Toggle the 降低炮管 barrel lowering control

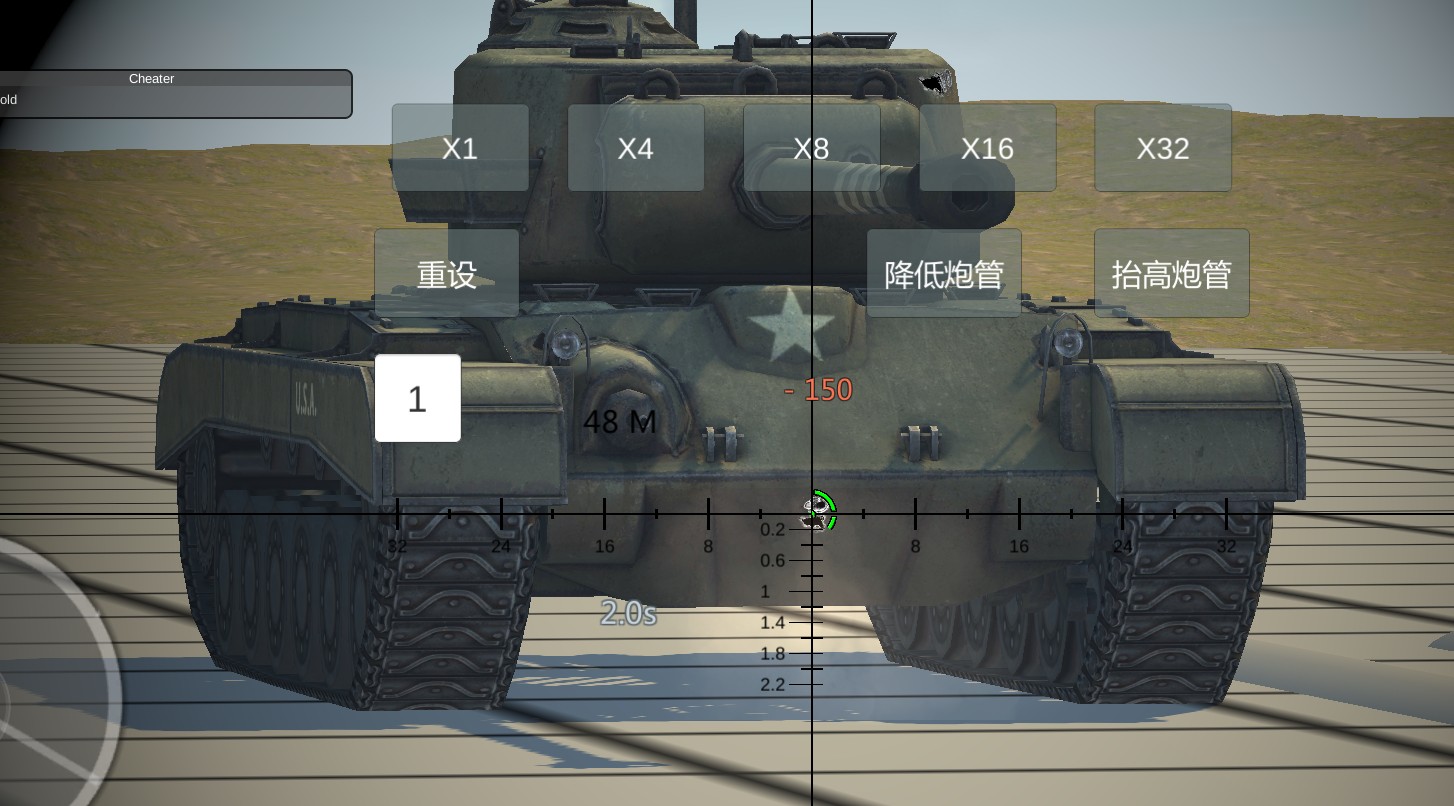pyautogui.click(x=943, y=272)
